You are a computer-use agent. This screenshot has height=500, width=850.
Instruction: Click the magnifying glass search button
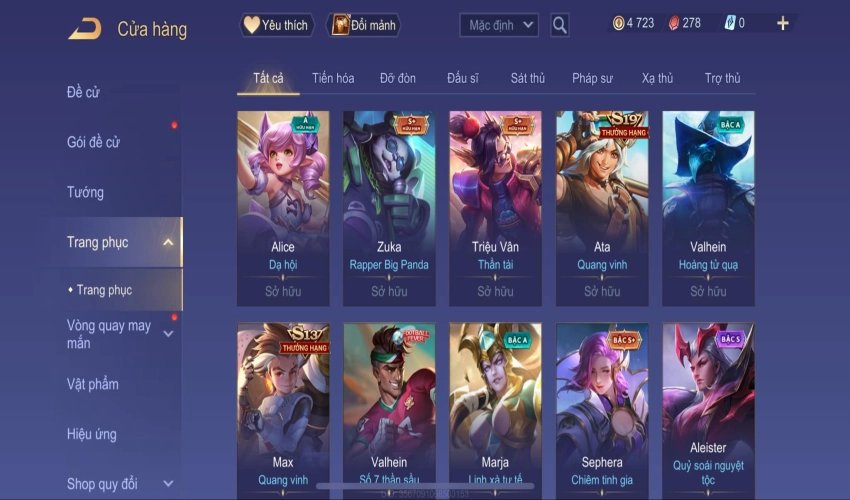560,25
